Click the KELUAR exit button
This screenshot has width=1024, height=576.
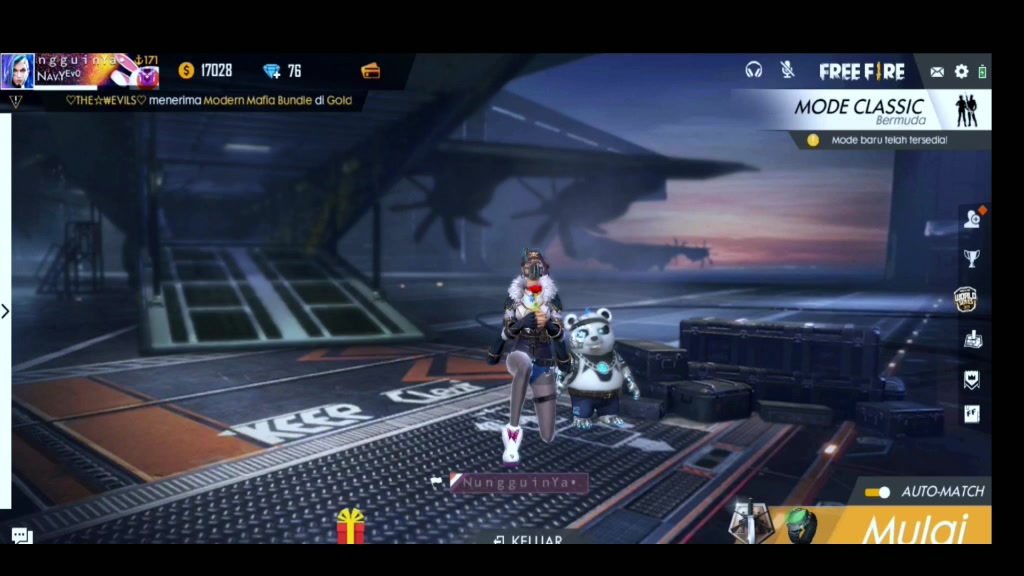(530, 540)
